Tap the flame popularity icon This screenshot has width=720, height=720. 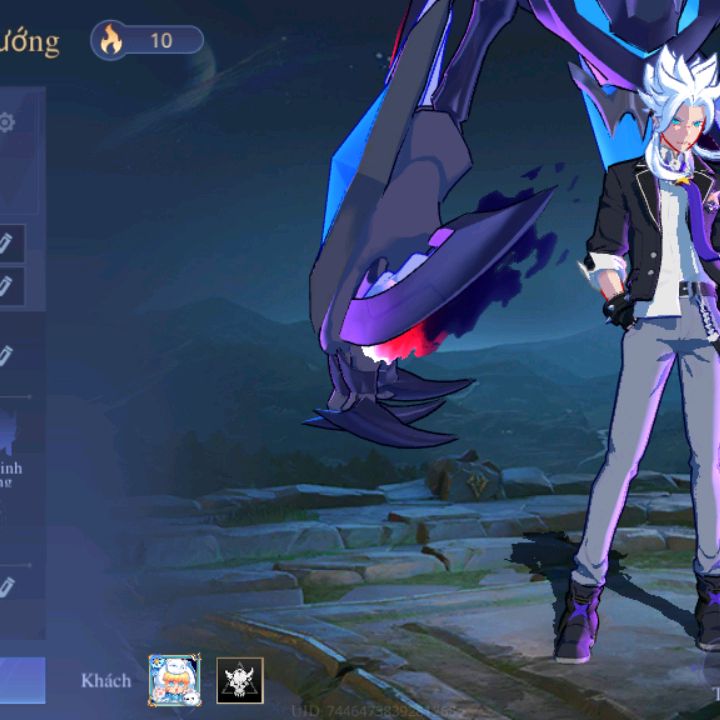pyautogui.click(x=110, y=40)
